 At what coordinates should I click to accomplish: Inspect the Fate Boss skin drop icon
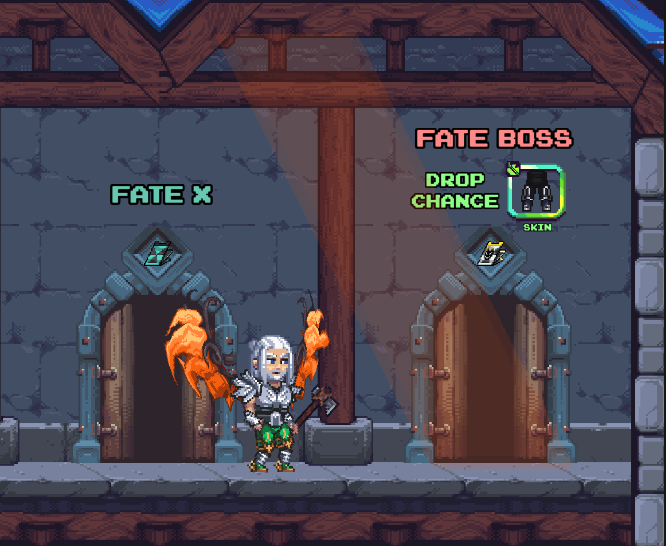[536, 191]
